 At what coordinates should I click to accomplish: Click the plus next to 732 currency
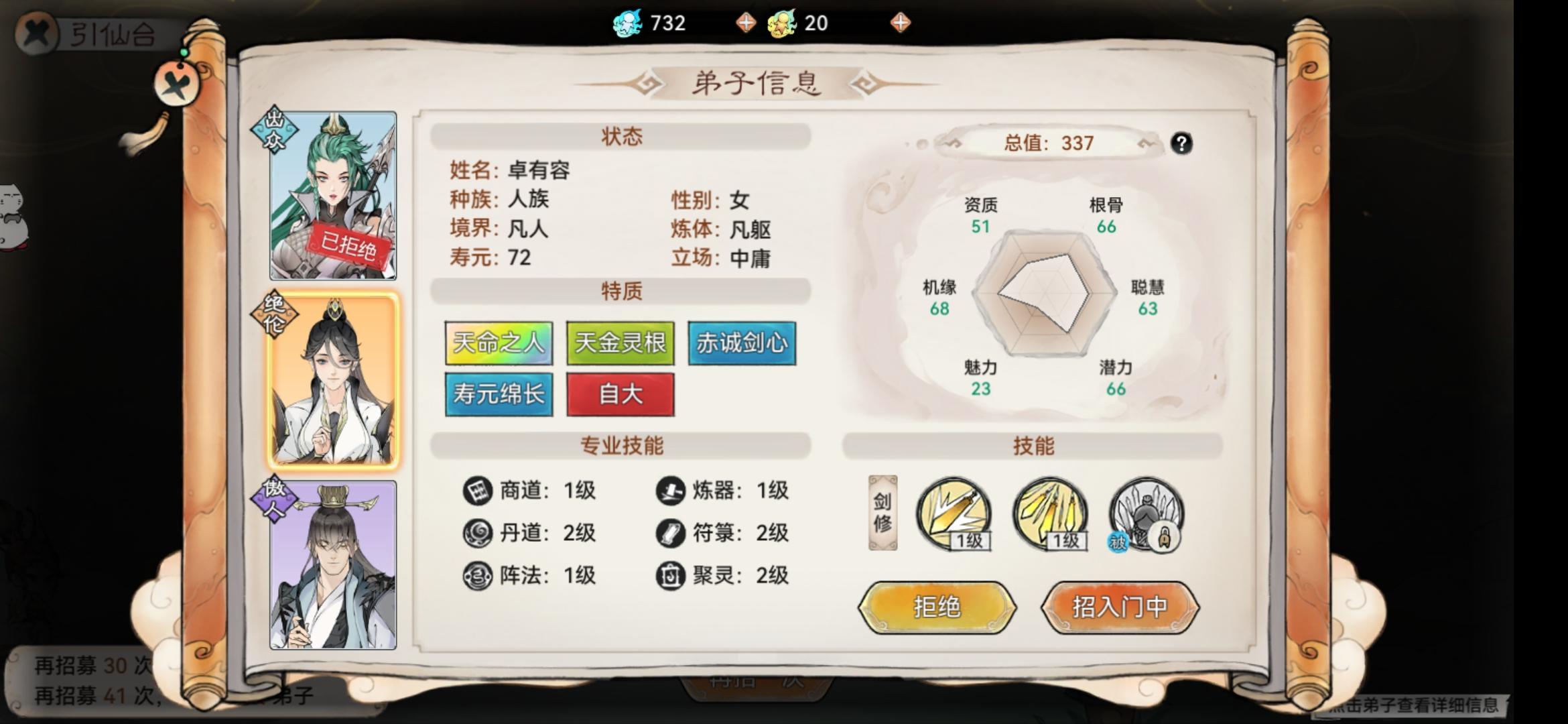pos(746,23)
